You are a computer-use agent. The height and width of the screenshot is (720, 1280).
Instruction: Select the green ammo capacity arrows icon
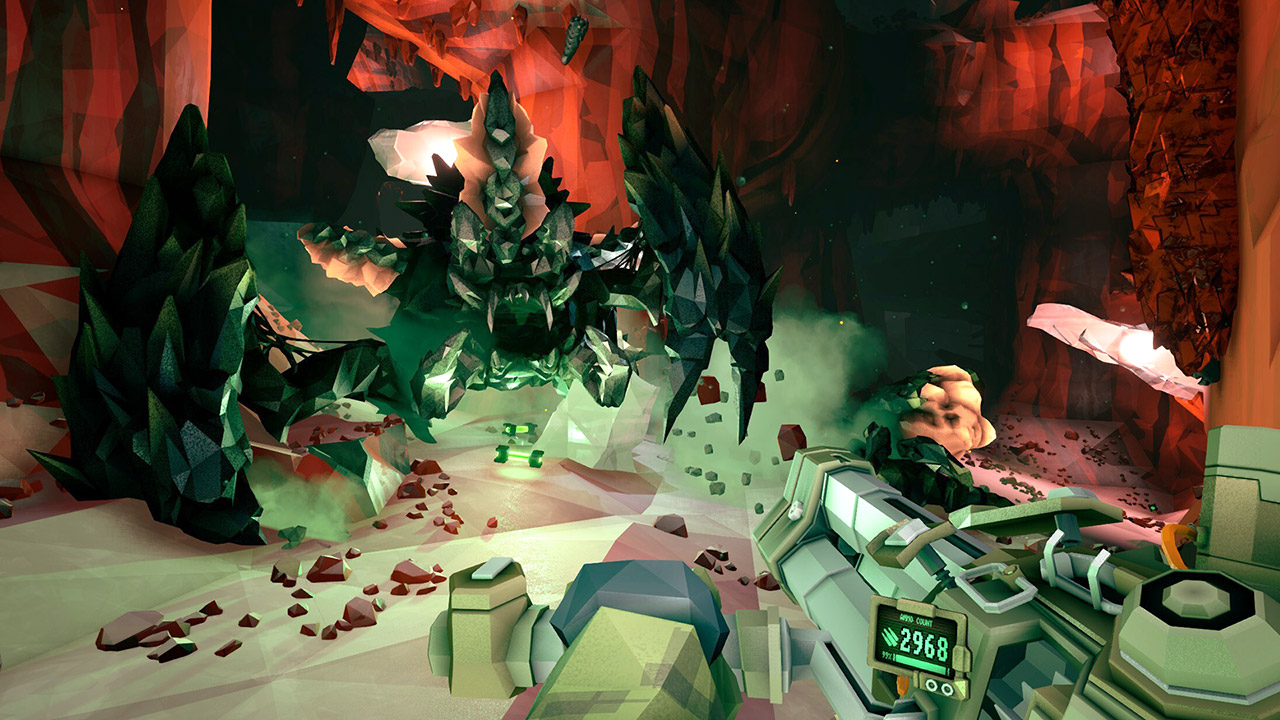[x=890, y=637]
